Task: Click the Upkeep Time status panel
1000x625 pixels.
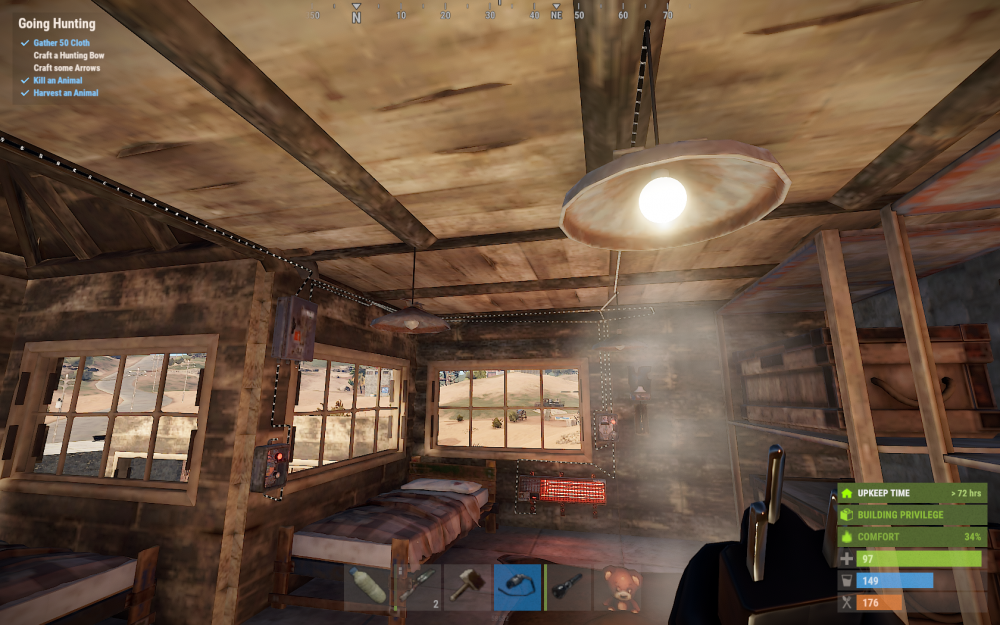Action: [x=912, y=493]
